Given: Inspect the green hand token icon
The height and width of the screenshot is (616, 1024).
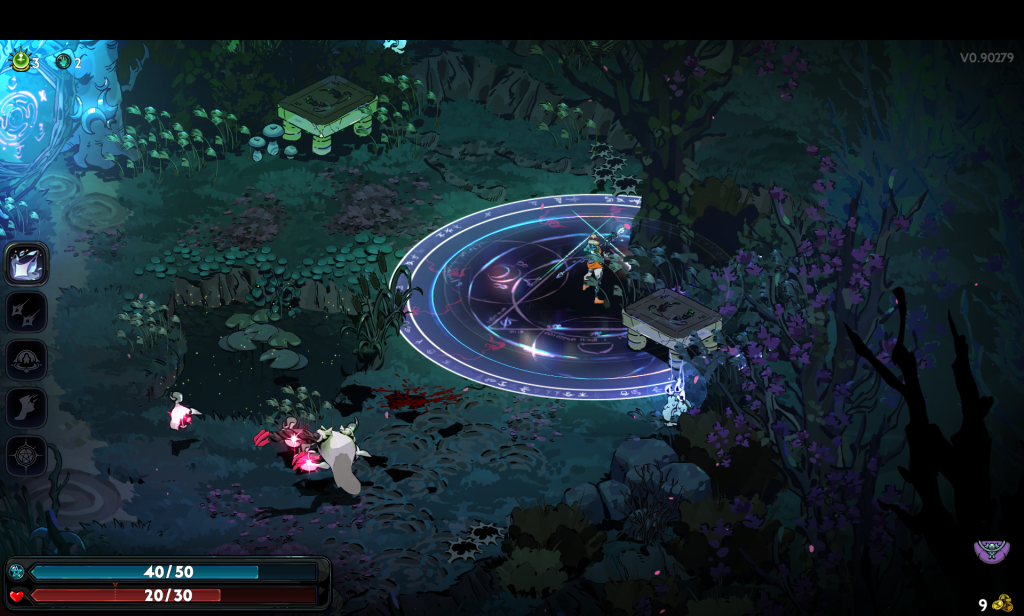Looking at the screenshot, I should click(64, 62).
